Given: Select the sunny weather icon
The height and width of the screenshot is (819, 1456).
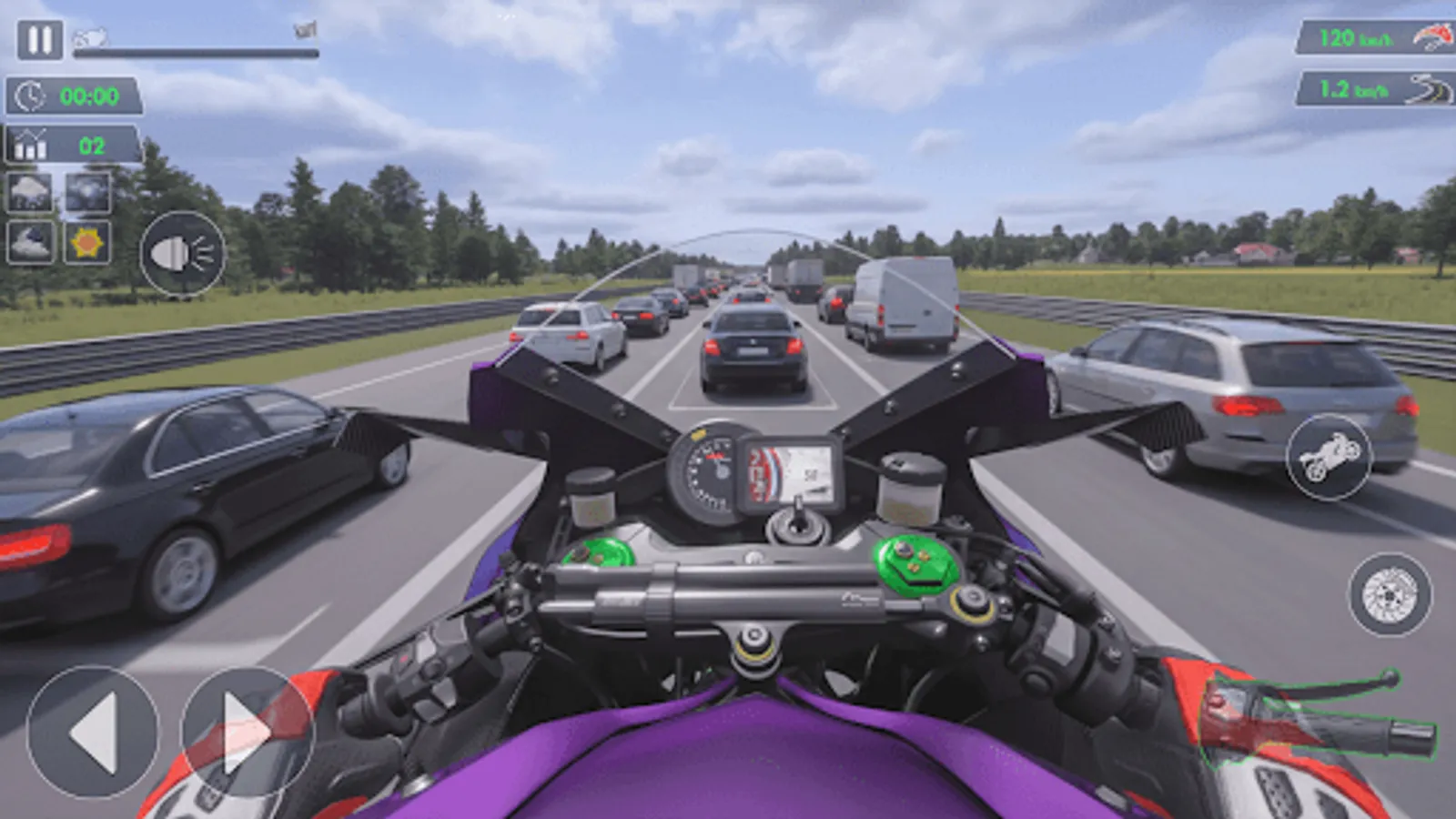Looking at the screenshot, I should coord(86,242).
